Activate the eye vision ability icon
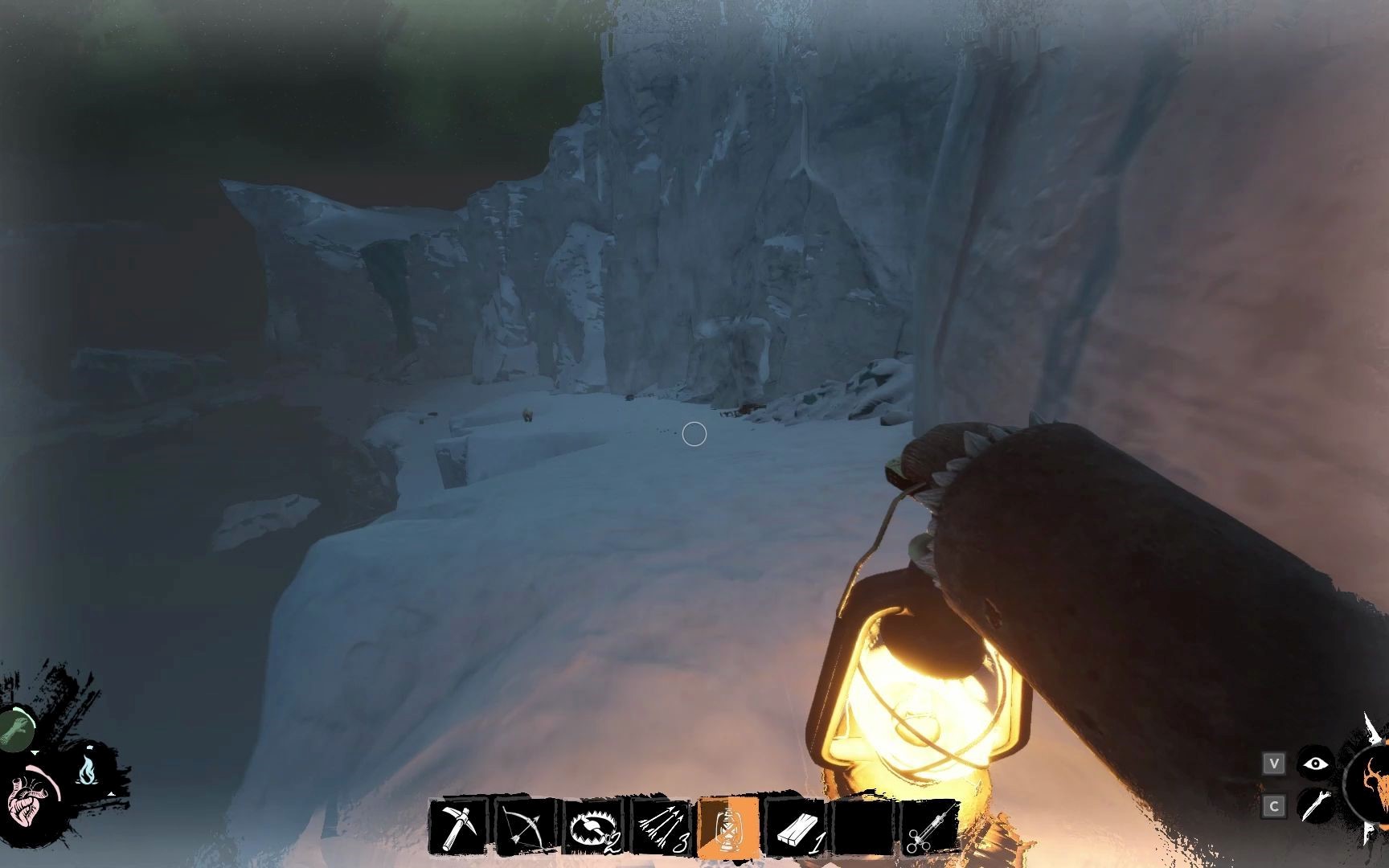Viewport: 1389px width, 868px height. [x=1314, y=764]
